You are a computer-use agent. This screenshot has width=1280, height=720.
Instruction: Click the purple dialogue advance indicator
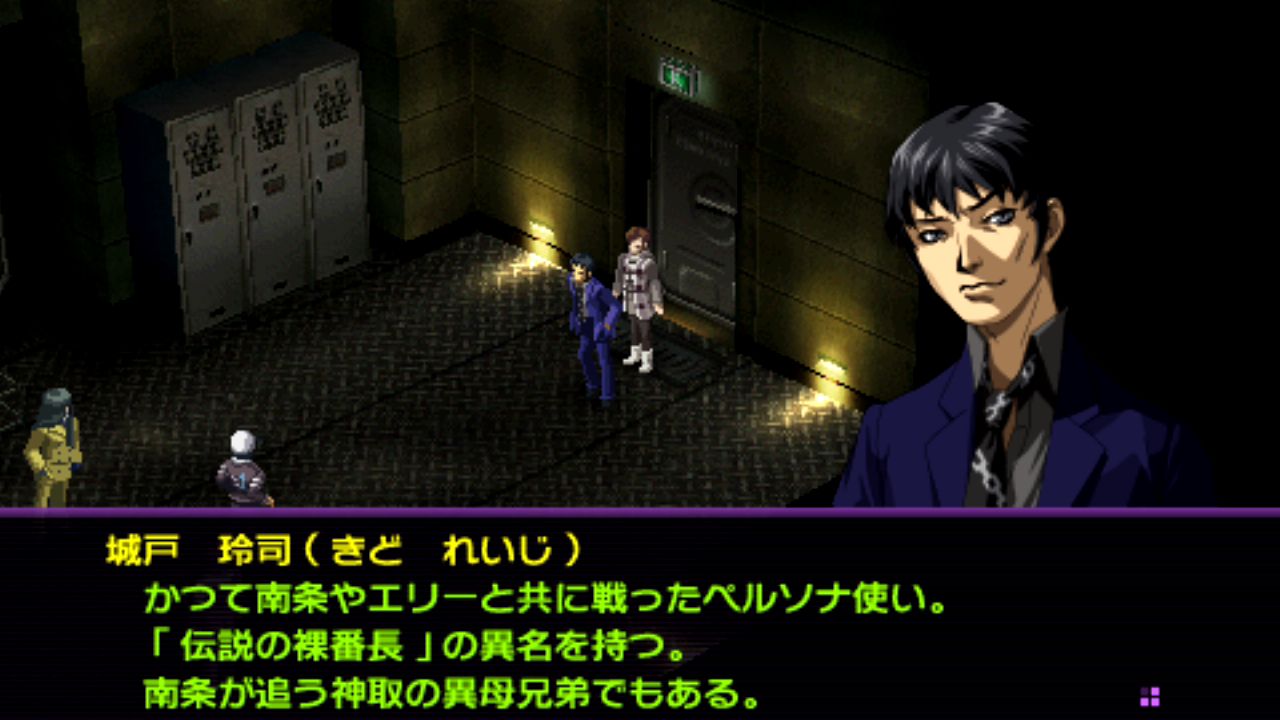point(1150,696)
